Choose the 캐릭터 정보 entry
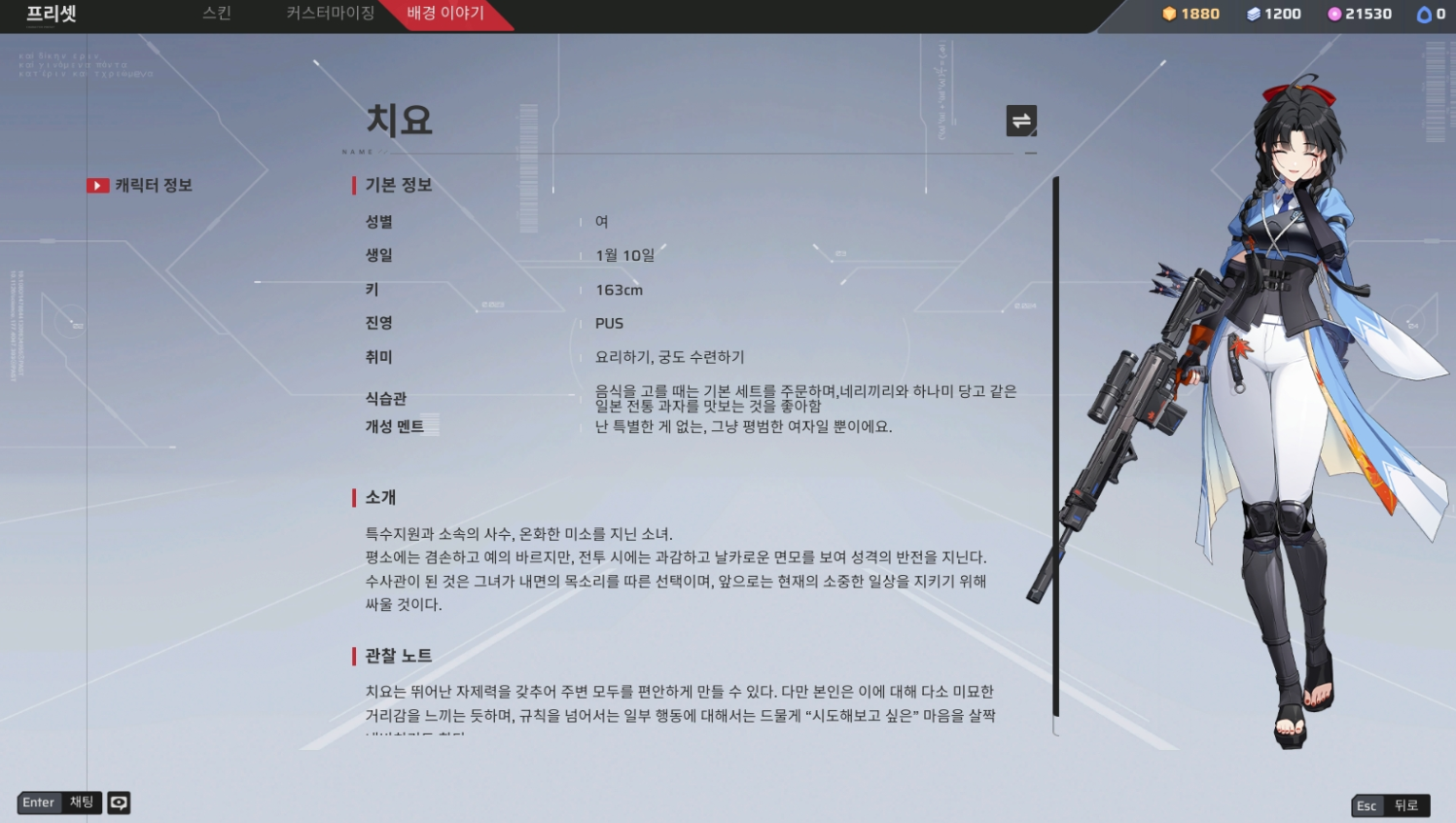The image size is (1456, 823). click(x=153, y=185)
